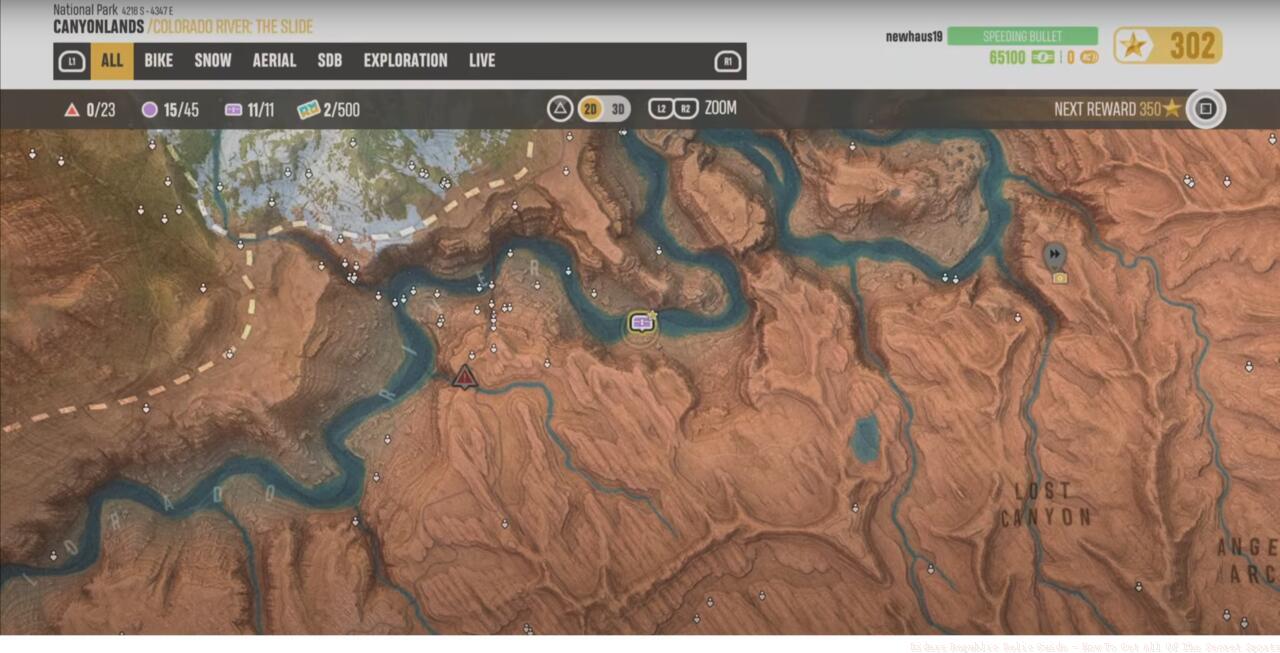This screenshot has width=1280, height=653.
Task: Open the LIVE tab
Action: [x=482, y=61]
